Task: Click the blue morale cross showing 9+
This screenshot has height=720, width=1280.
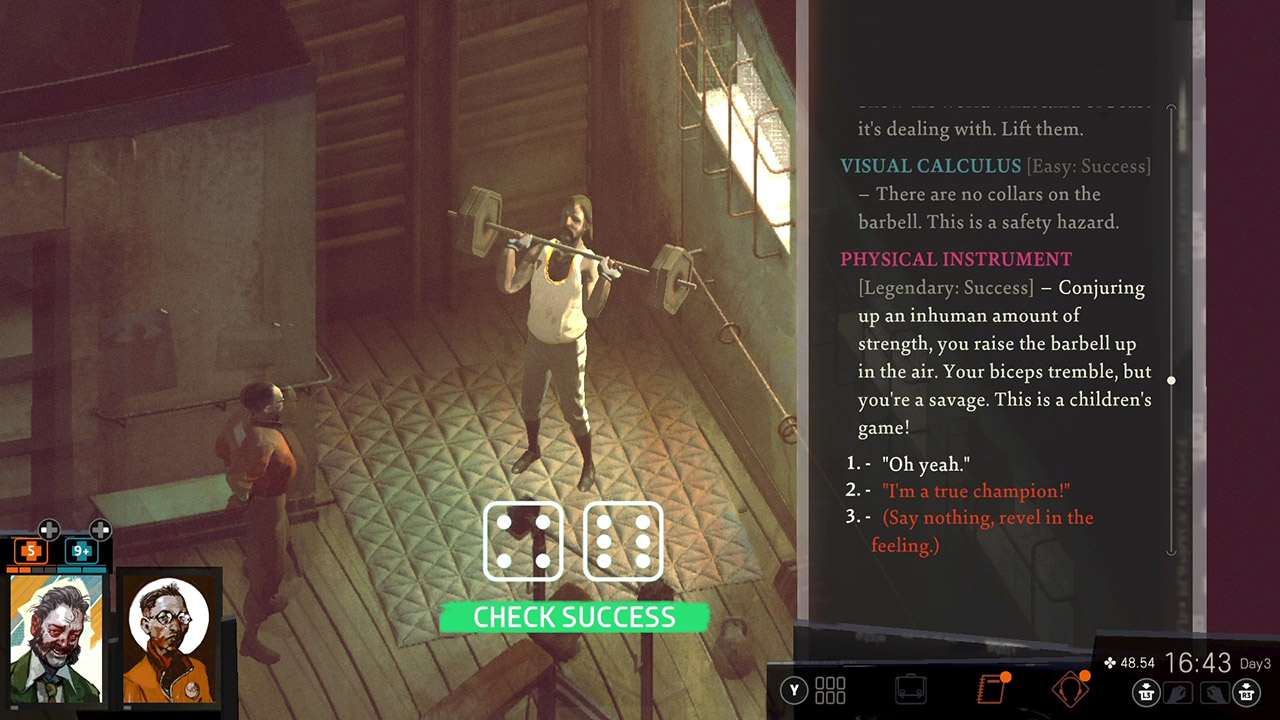Action: [83, 550]
